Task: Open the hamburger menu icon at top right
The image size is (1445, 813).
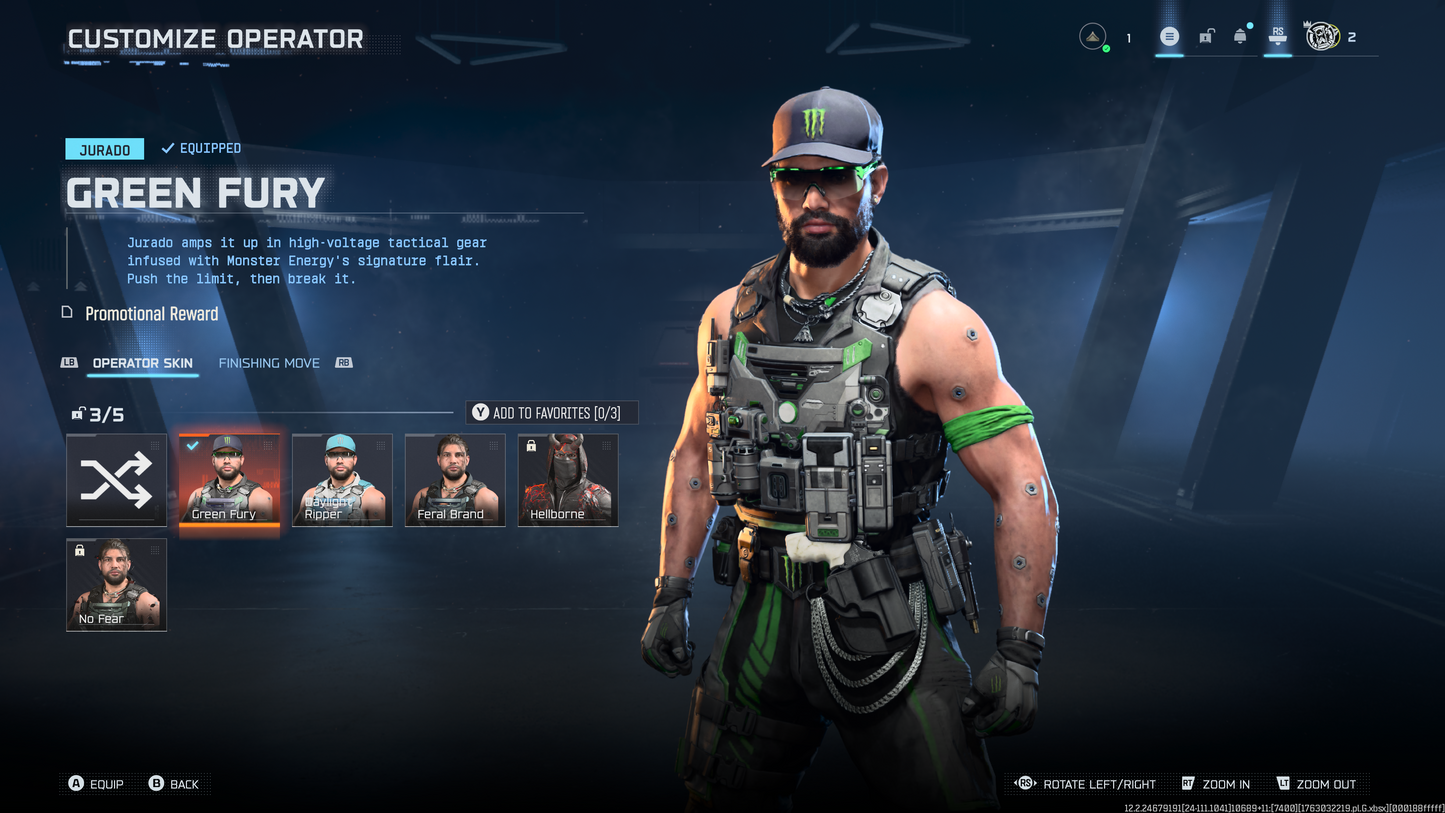Action: pyautogui.click(x=1169, y=36)
